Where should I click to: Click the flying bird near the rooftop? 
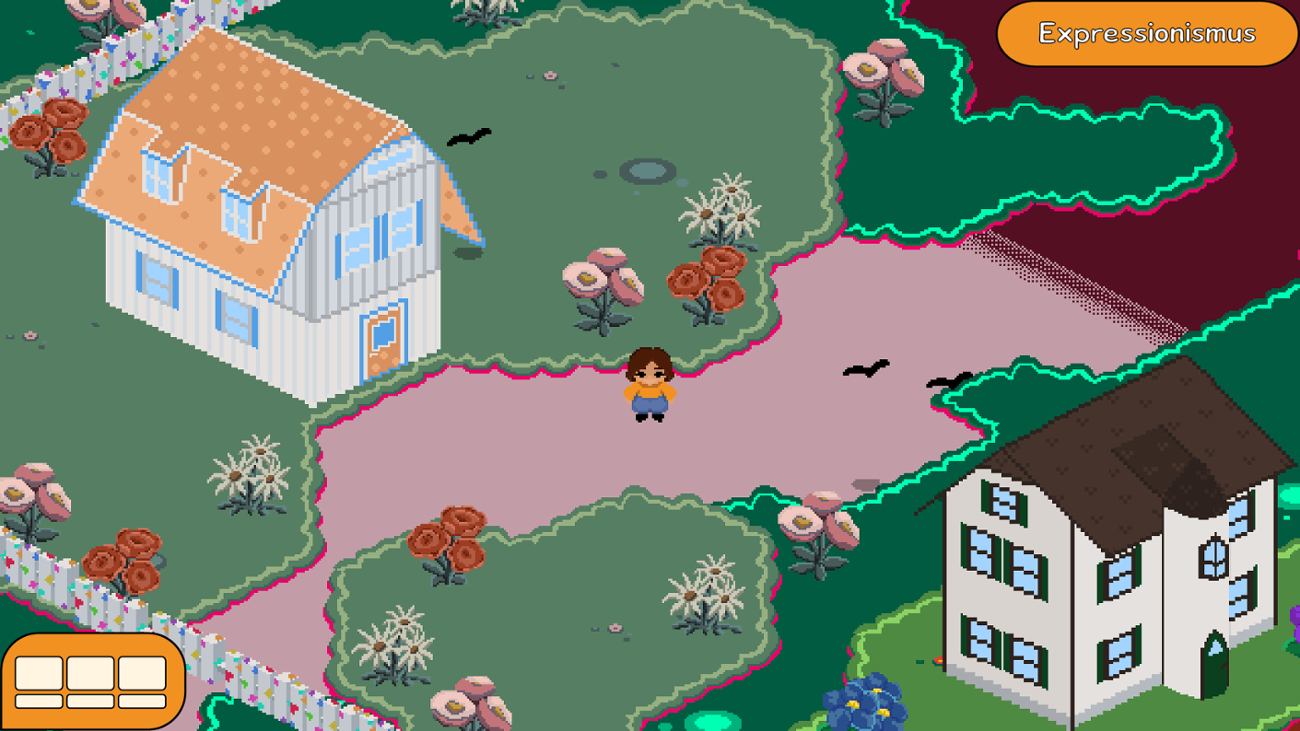pos(470,135)
